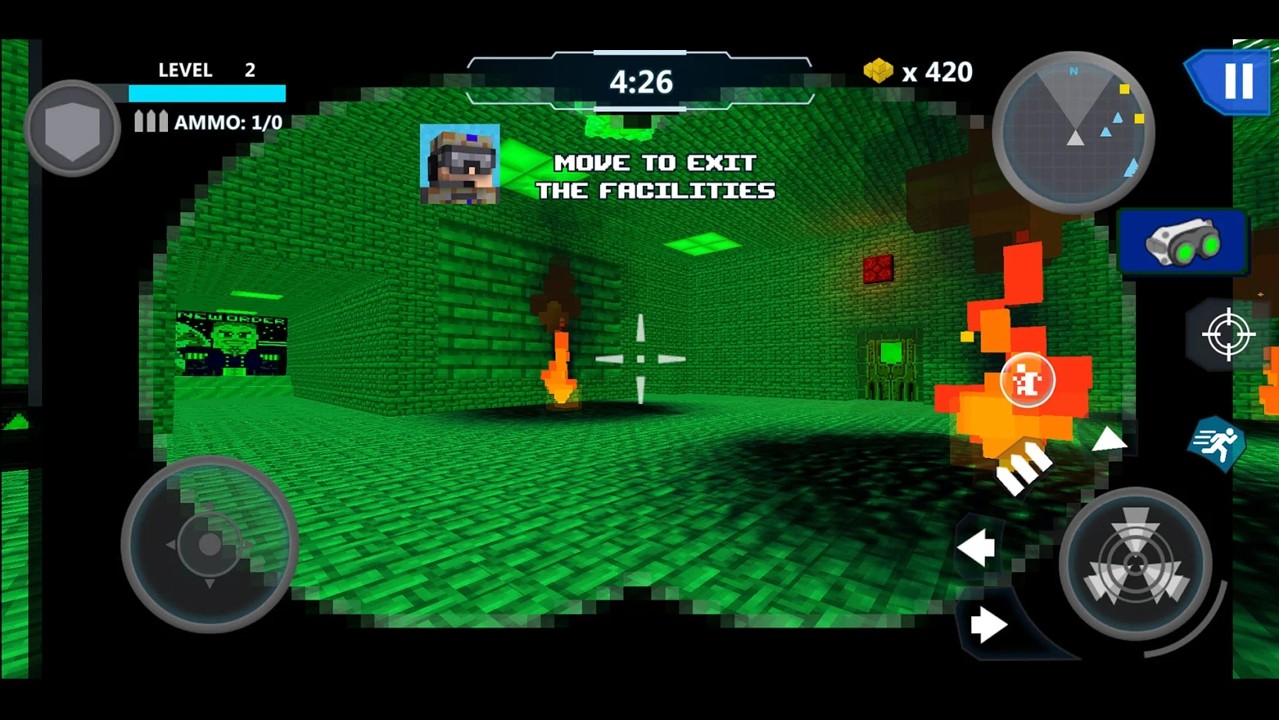This screenshot has height=720, width=1279.
Task: Tap the right arrow button
Action: [x=988, y=625]
